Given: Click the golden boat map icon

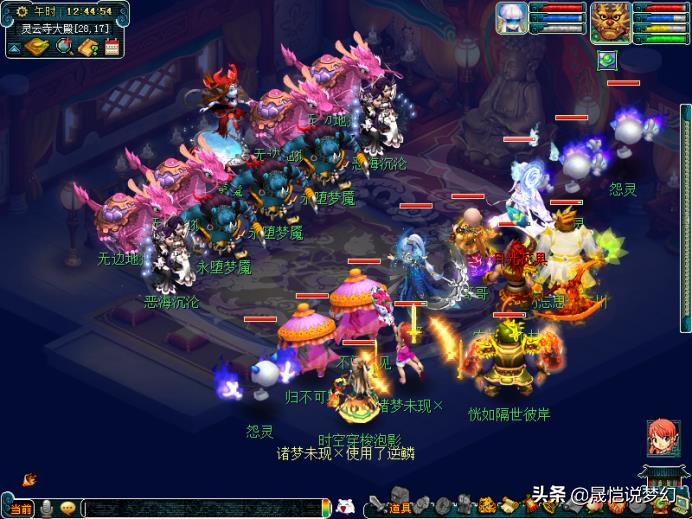Looking at the screenshot, I should pyautogui.click(x=40, y=47).
